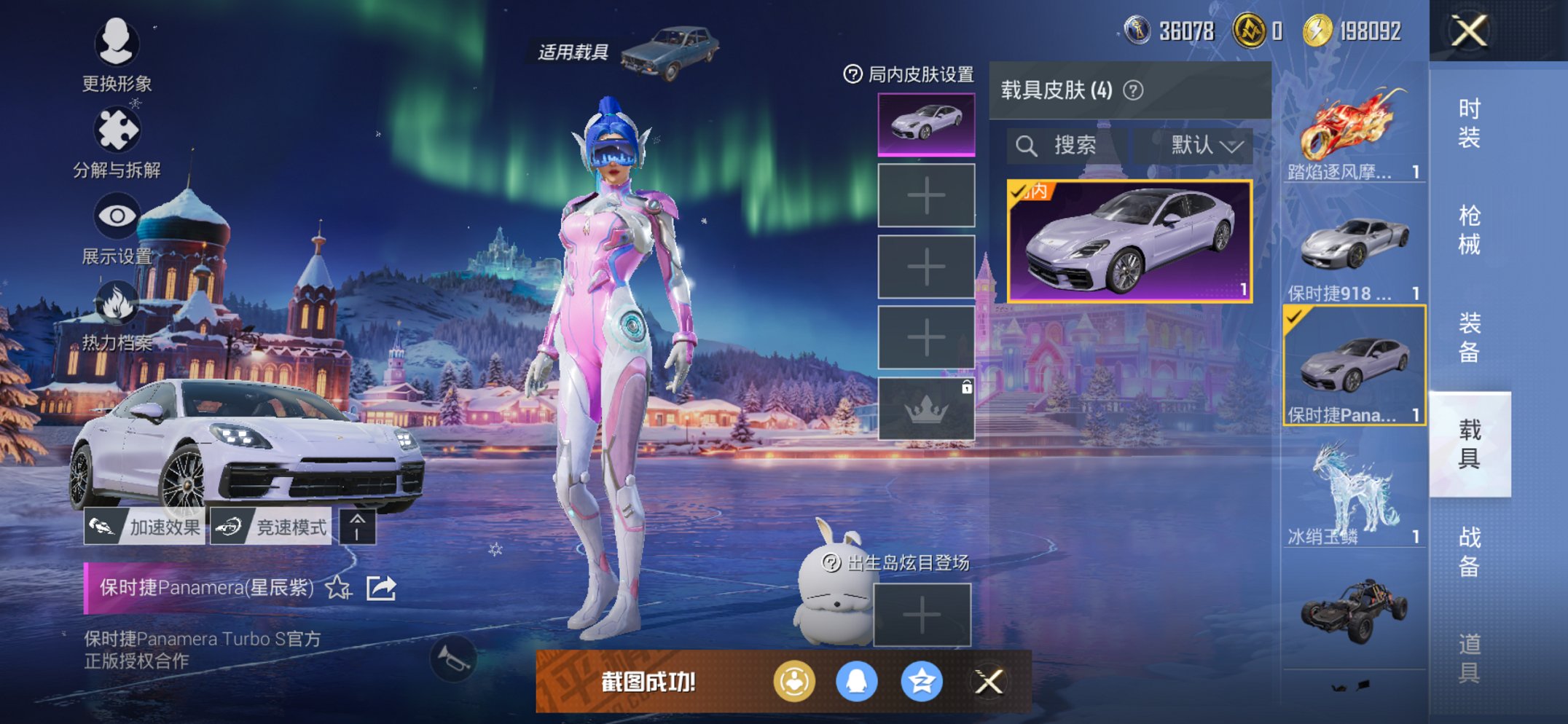Toggle 加速效果 boost effect preview
This screenshot has height=724, width=1568.
144,527
